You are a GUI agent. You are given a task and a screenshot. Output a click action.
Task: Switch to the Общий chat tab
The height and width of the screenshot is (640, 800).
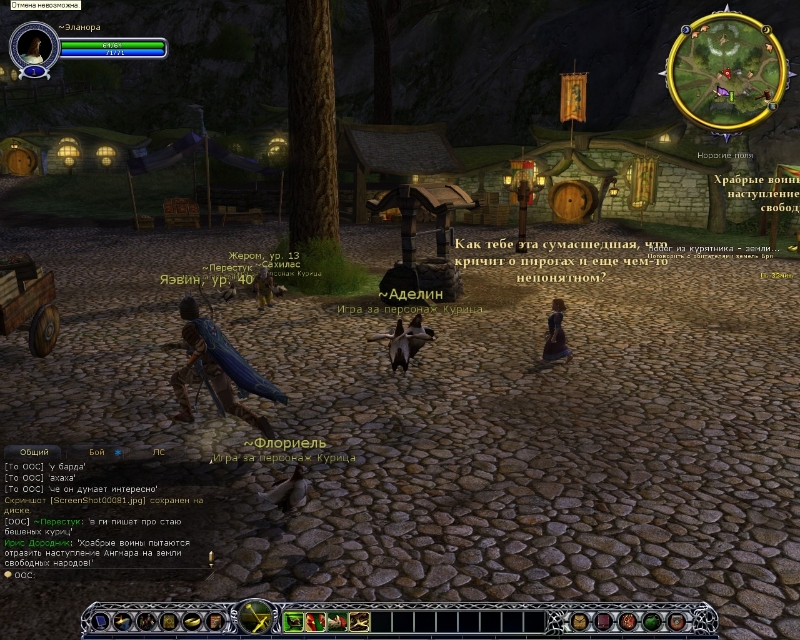tap(34, 452)
